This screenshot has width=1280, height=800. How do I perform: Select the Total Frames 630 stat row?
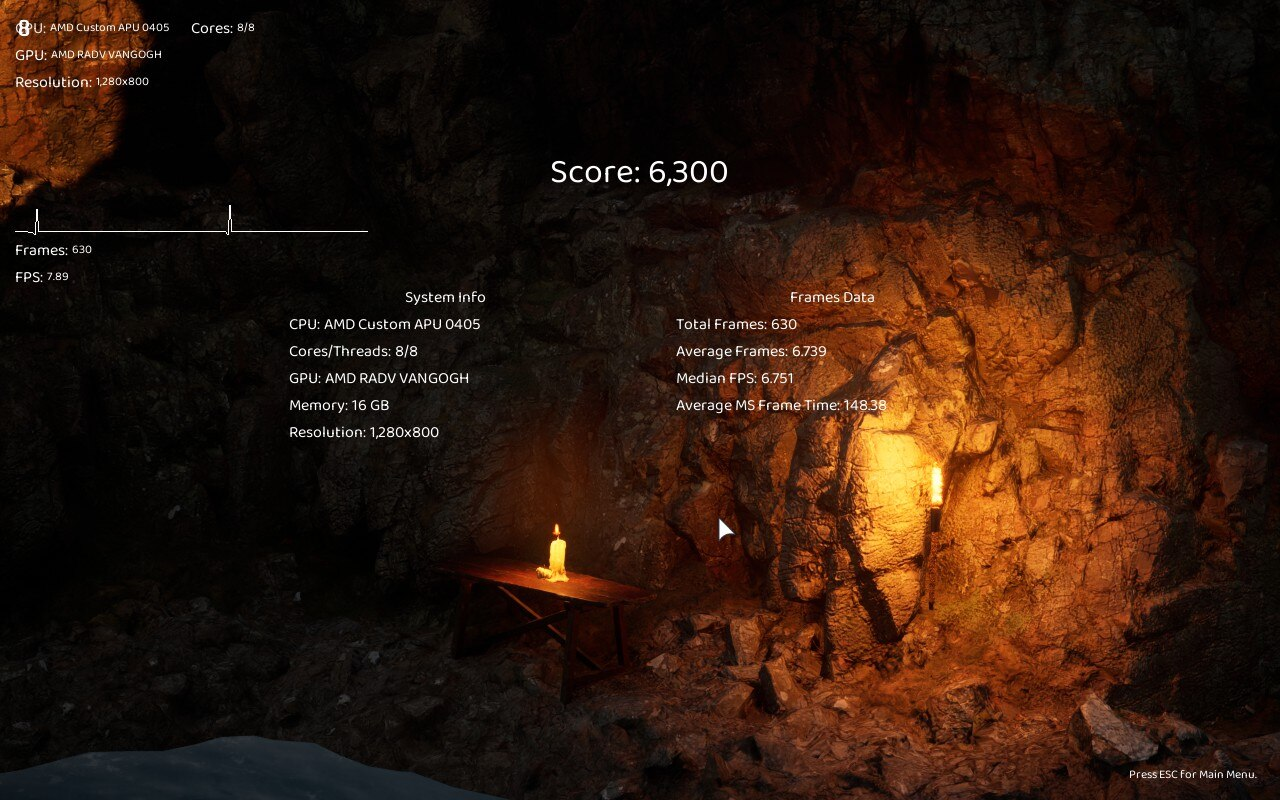737,324
